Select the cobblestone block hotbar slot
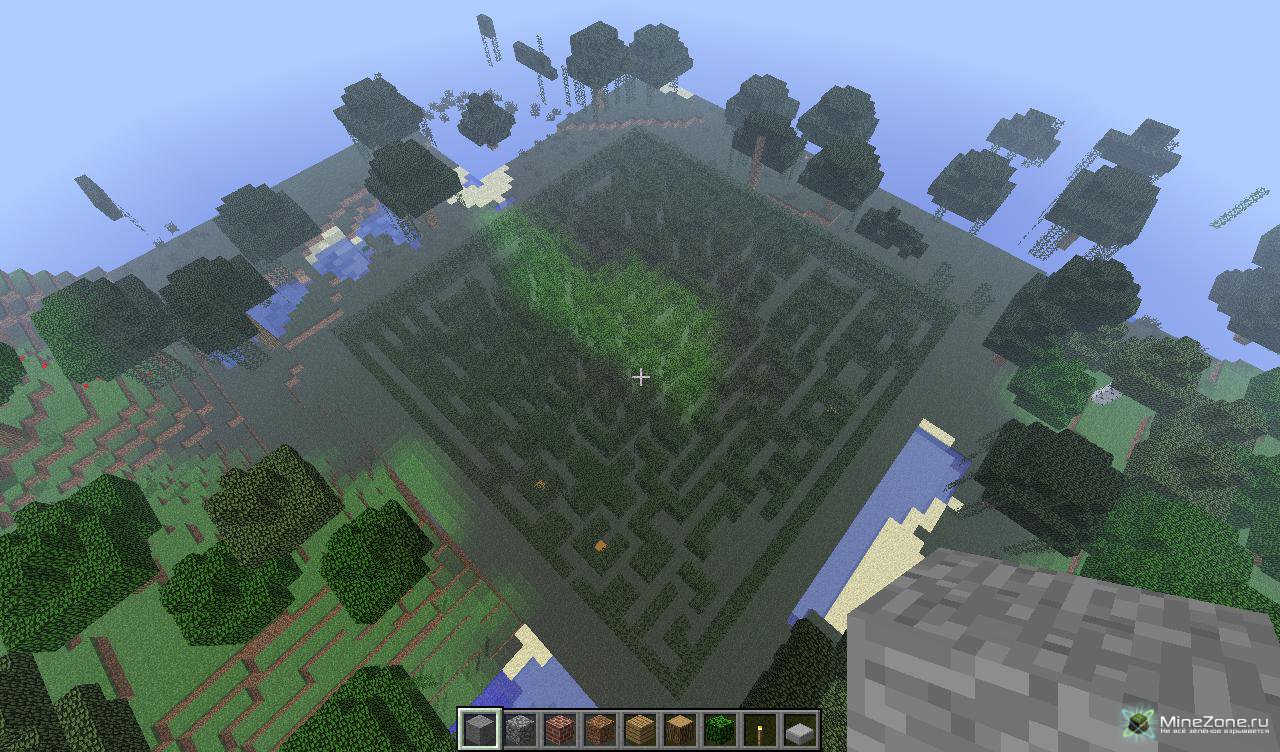 click(520, 729)
